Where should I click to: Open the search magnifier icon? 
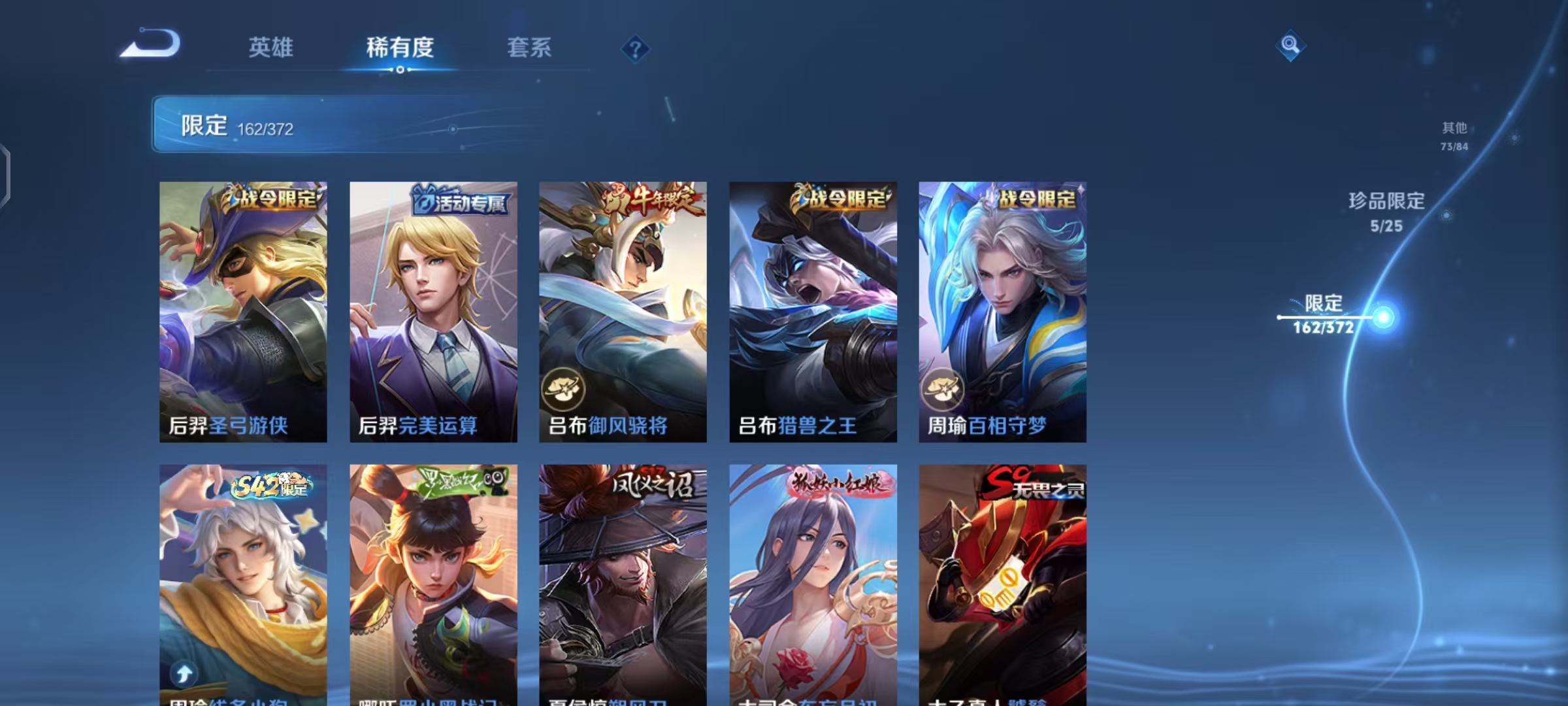point(1290,48)
